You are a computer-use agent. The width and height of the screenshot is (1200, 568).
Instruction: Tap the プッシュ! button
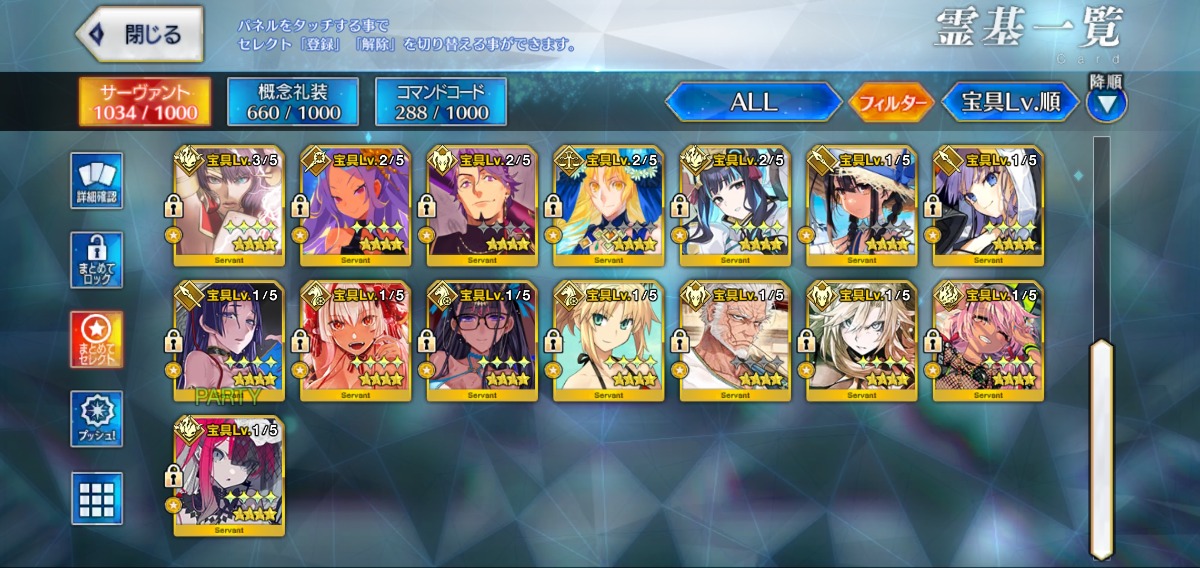(97, 419)
